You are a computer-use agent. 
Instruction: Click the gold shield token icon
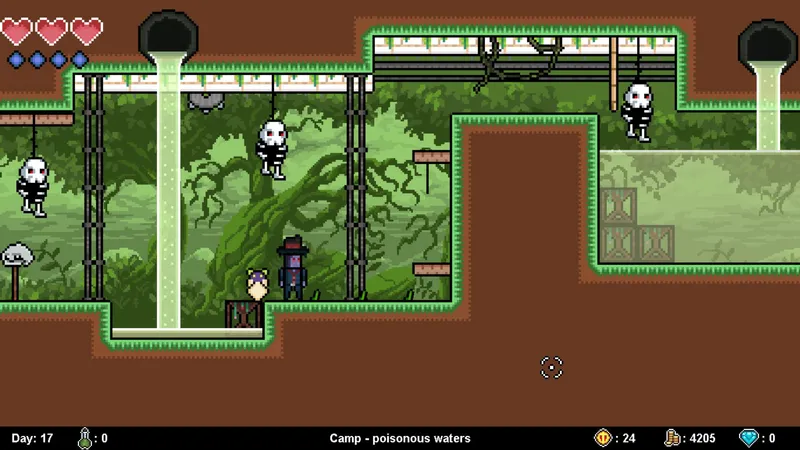point(603,438)
